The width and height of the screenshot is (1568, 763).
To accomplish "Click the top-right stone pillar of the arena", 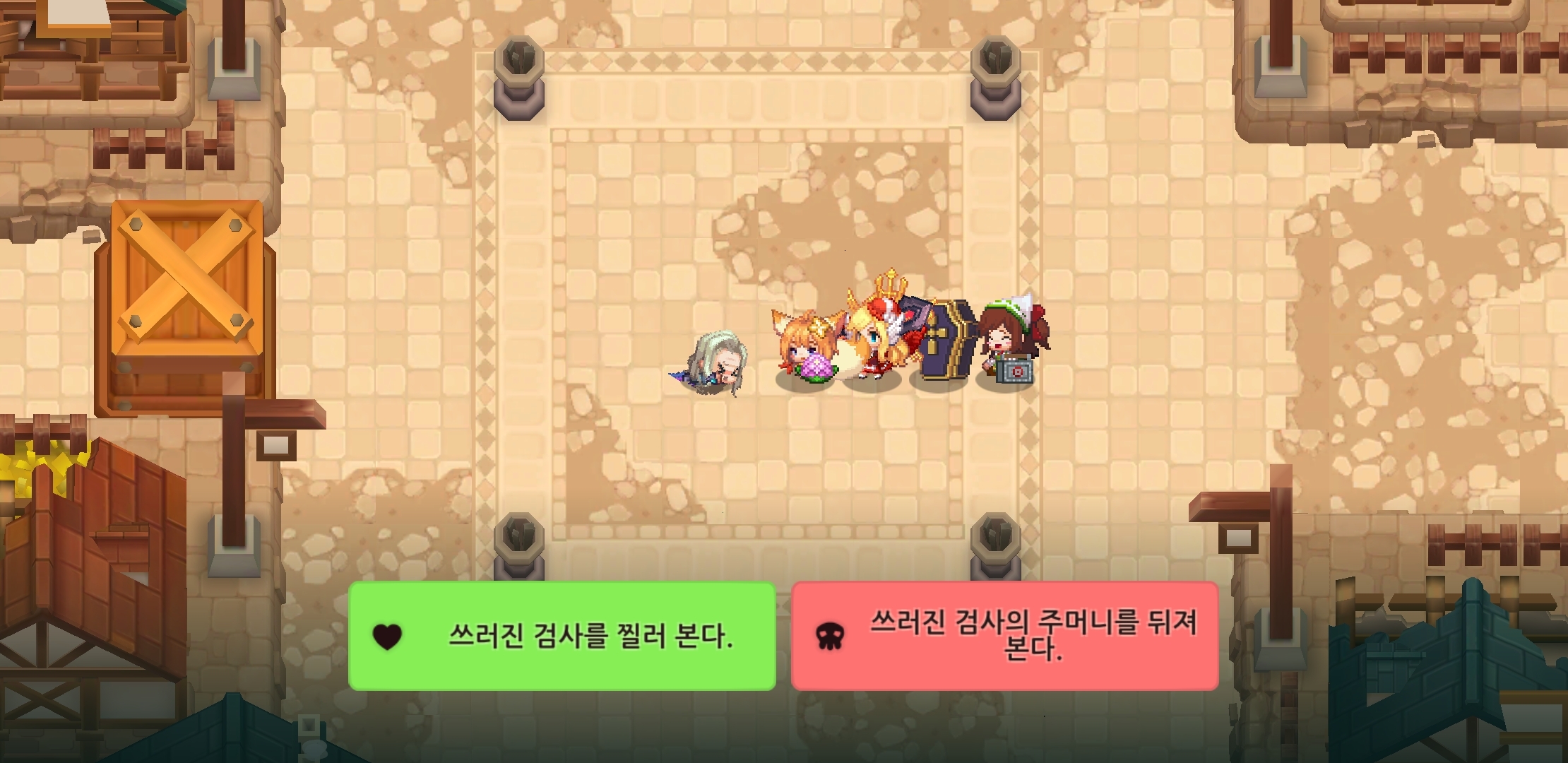I will [x=994, y=78].
